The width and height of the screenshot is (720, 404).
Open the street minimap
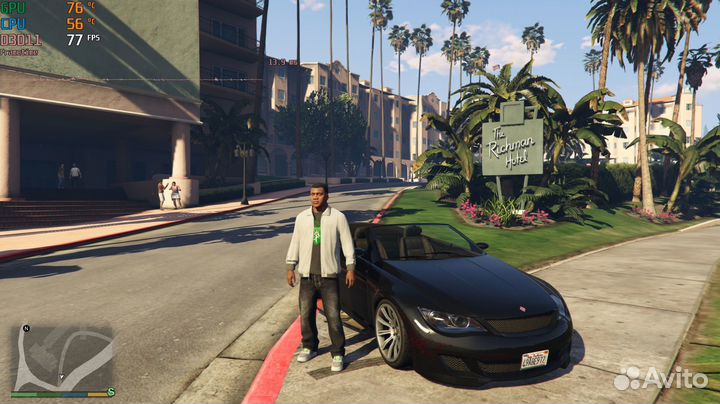tap(62, 359)
